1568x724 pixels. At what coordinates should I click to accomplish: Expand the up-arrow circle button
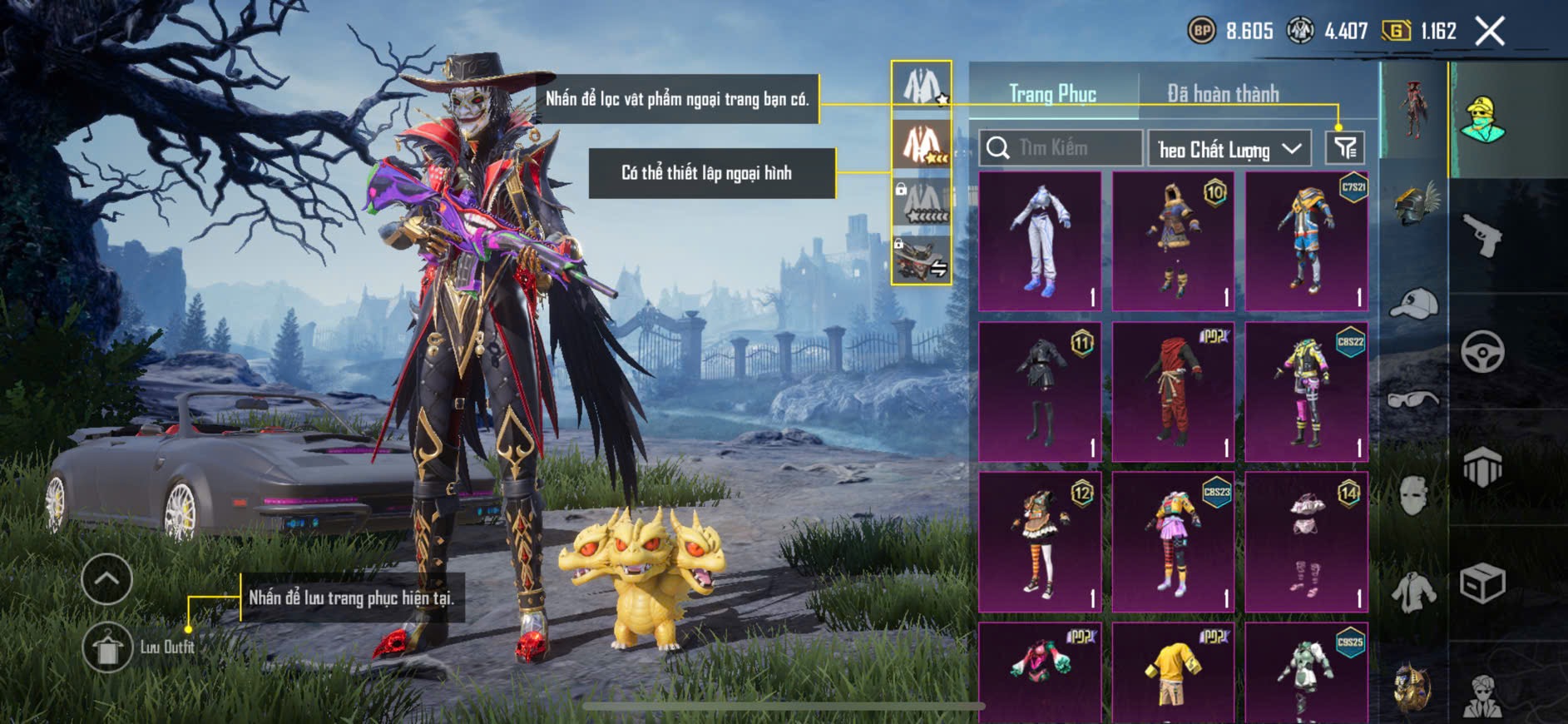(107, 578)
